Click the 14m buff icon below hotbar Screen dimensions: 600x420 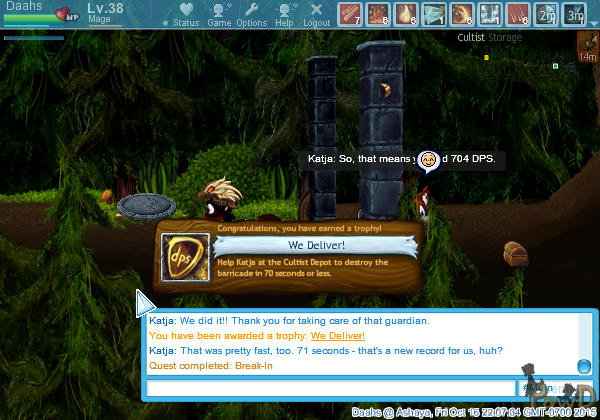[587, 46]
